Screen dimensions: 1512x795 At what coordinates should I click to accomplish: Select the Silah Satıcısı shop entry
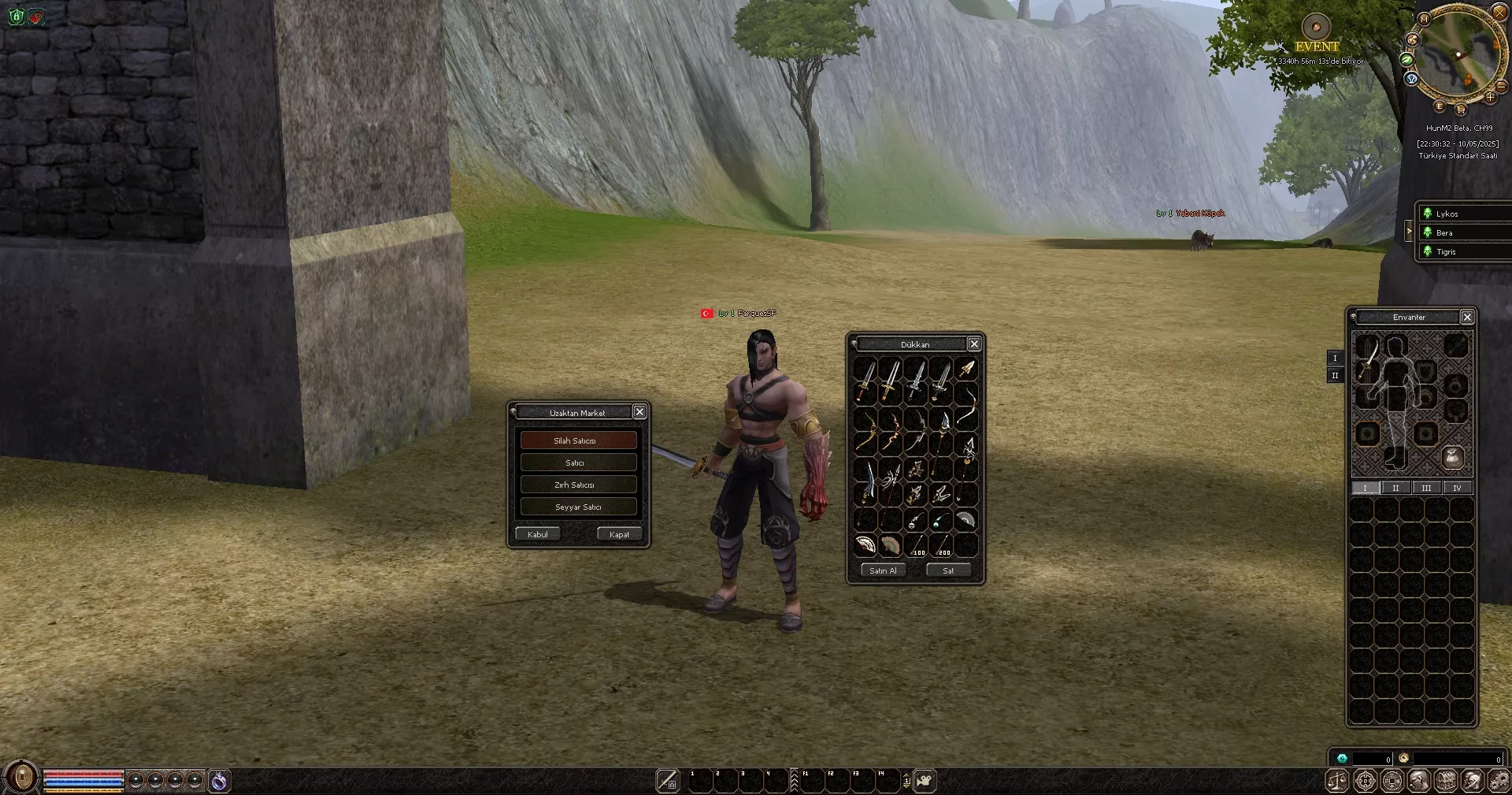[x=578, y=440]
